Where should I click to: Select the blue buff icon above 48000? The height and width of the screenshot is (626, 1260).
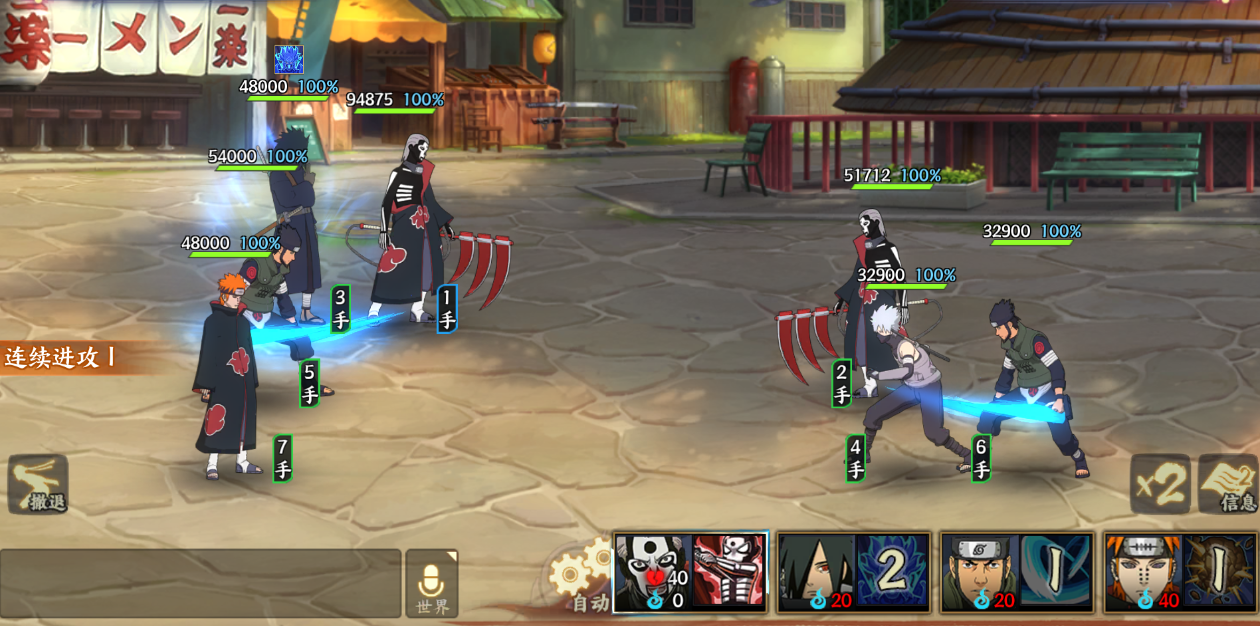(289, 59)
